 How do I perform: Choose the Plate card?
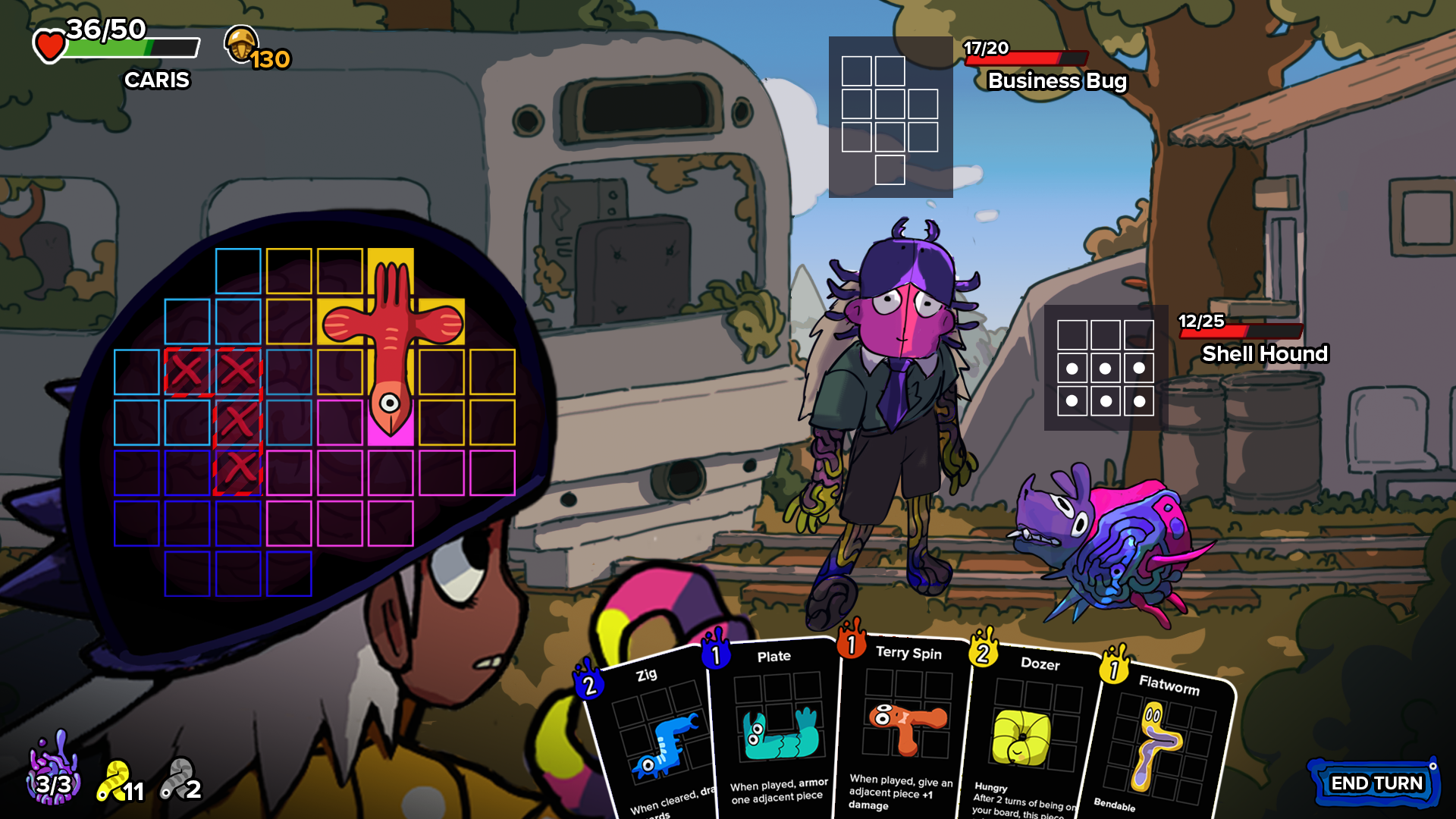(x=776, y=728)
